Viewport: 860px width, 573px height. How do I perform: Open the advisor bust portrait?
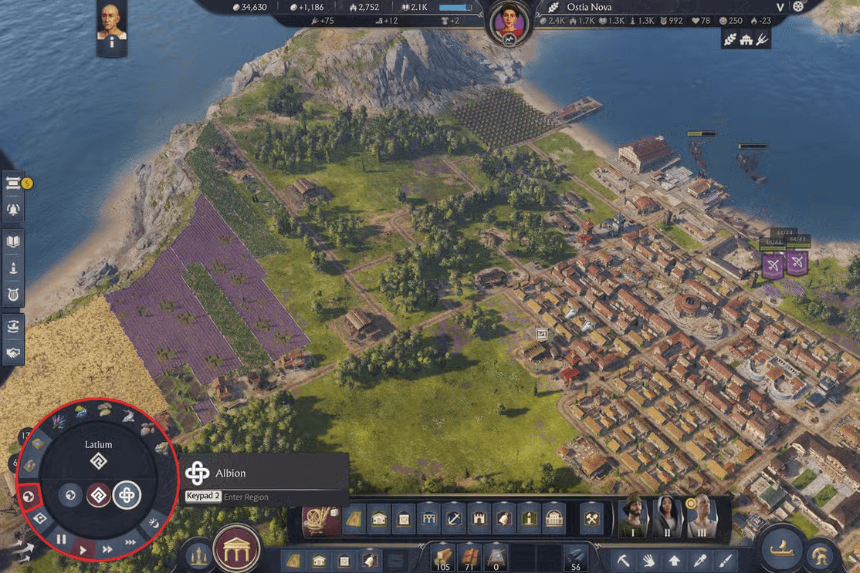111,24
